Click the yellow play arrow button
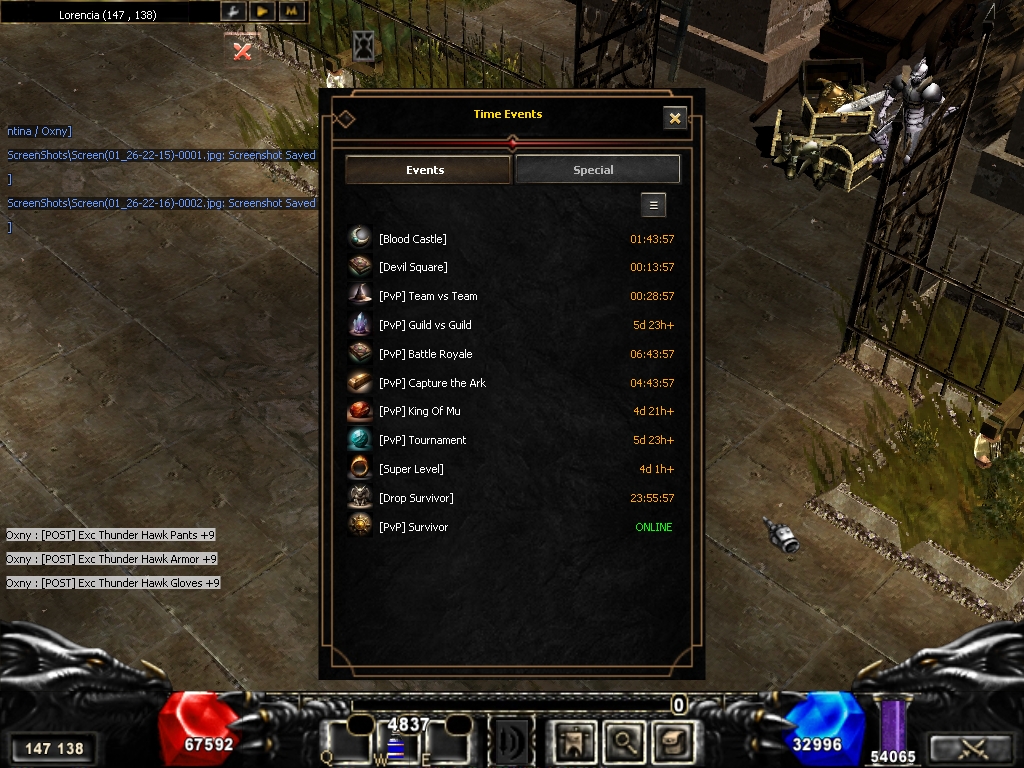 click(262, 11)
